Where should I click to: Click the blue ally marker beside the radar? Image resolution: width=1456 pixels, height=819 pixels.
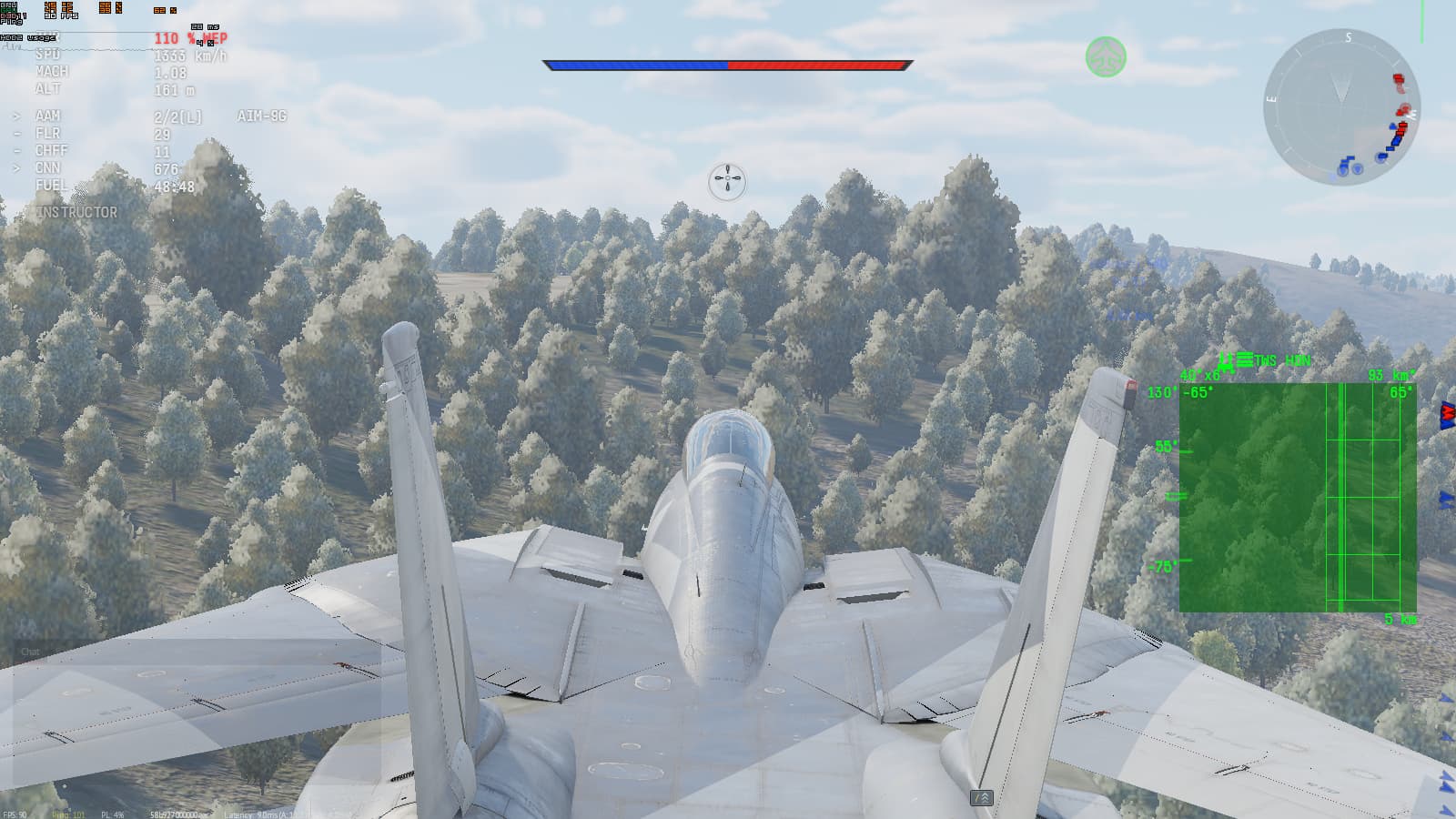[1445, 500]
